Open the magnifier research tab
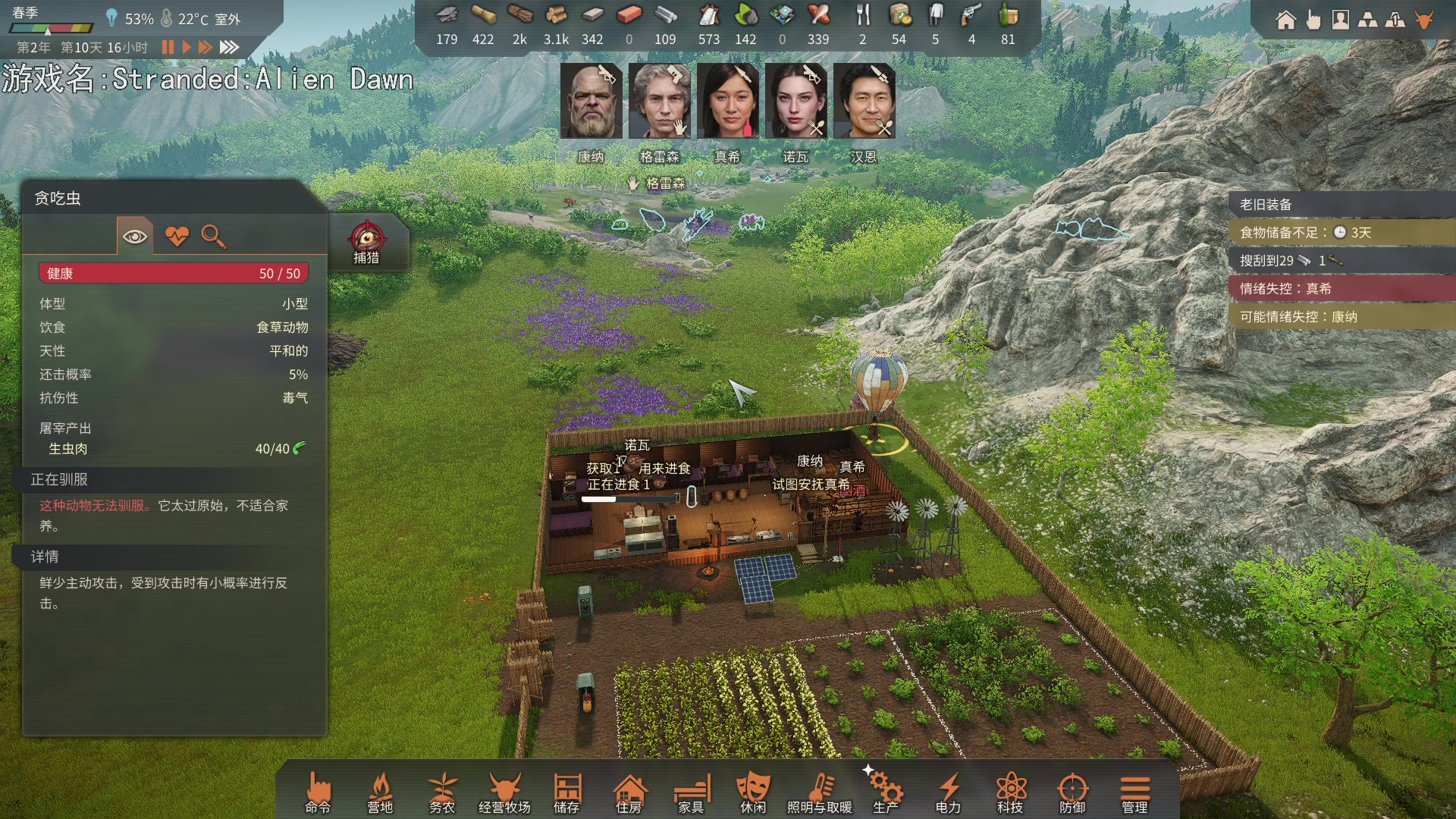Image resolution: width=1456 pixels, height=819 pixels. click(213, 237)
